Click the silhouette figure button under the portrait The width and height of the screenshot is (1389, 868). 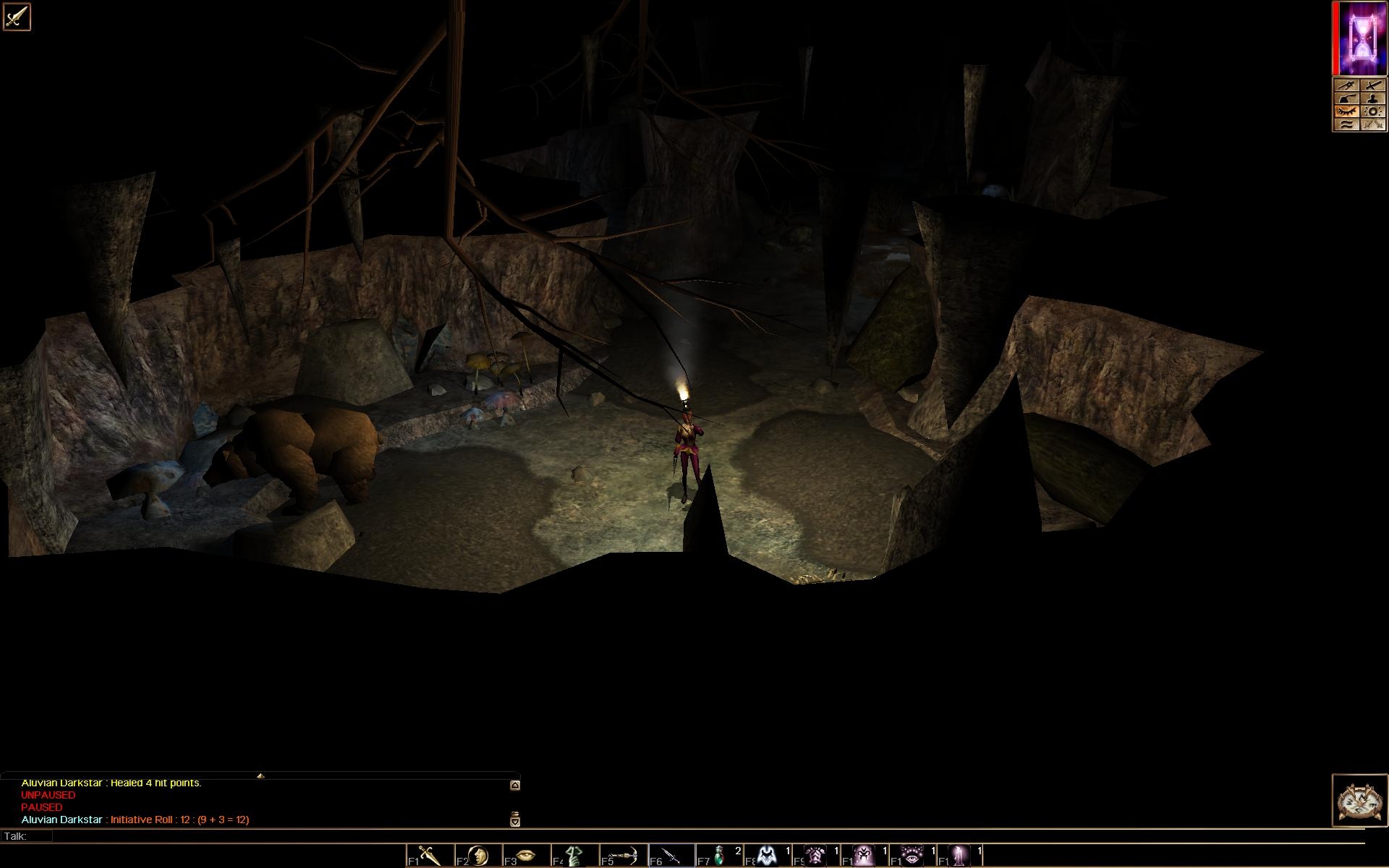[x=1372, y=99]
